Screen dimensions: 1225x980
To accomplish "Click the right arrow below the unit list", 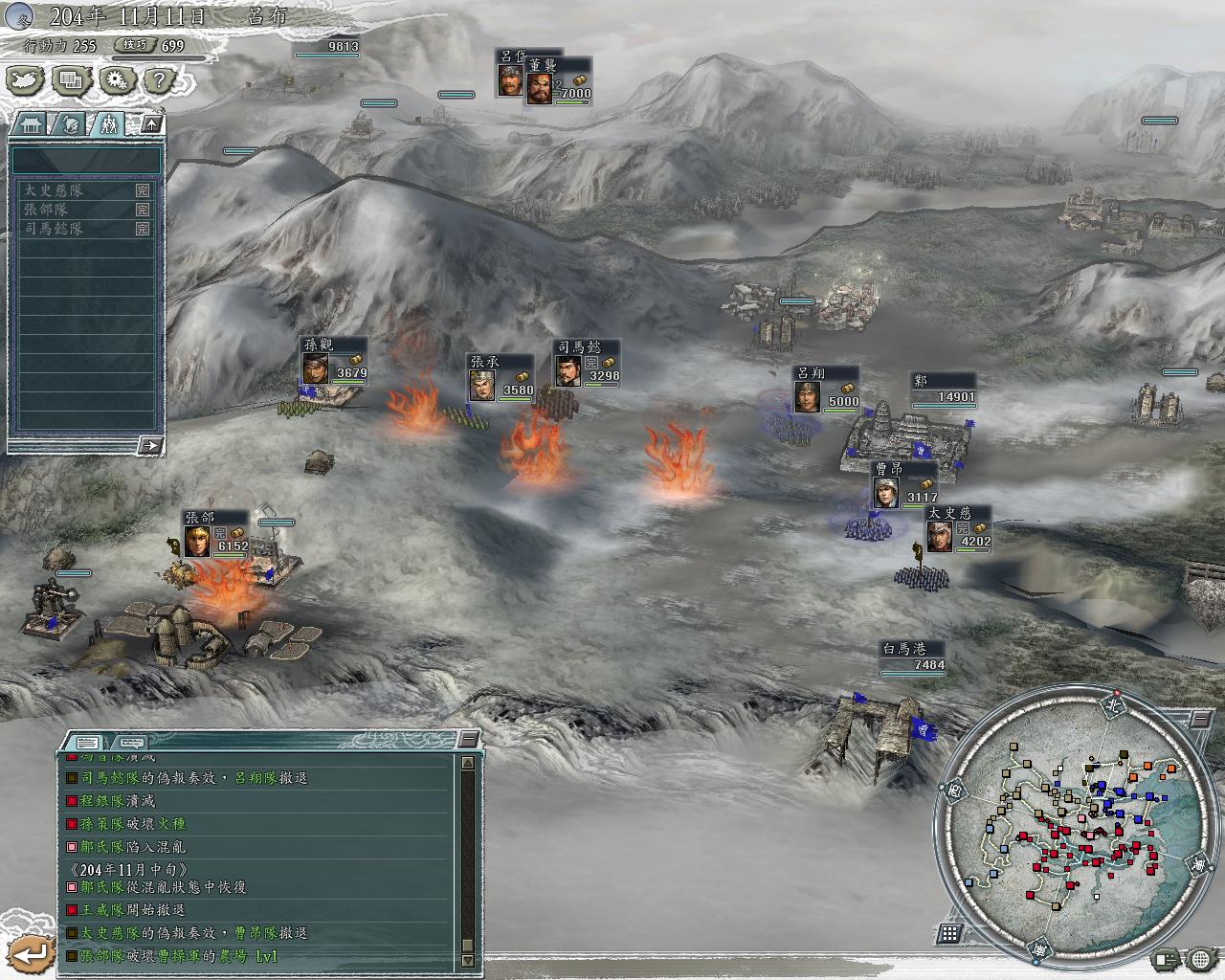I will tap(149, 445).
